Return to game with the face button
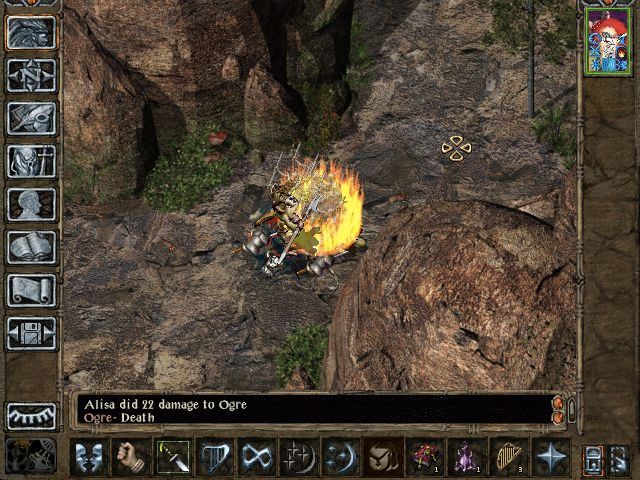 point(31,32)
